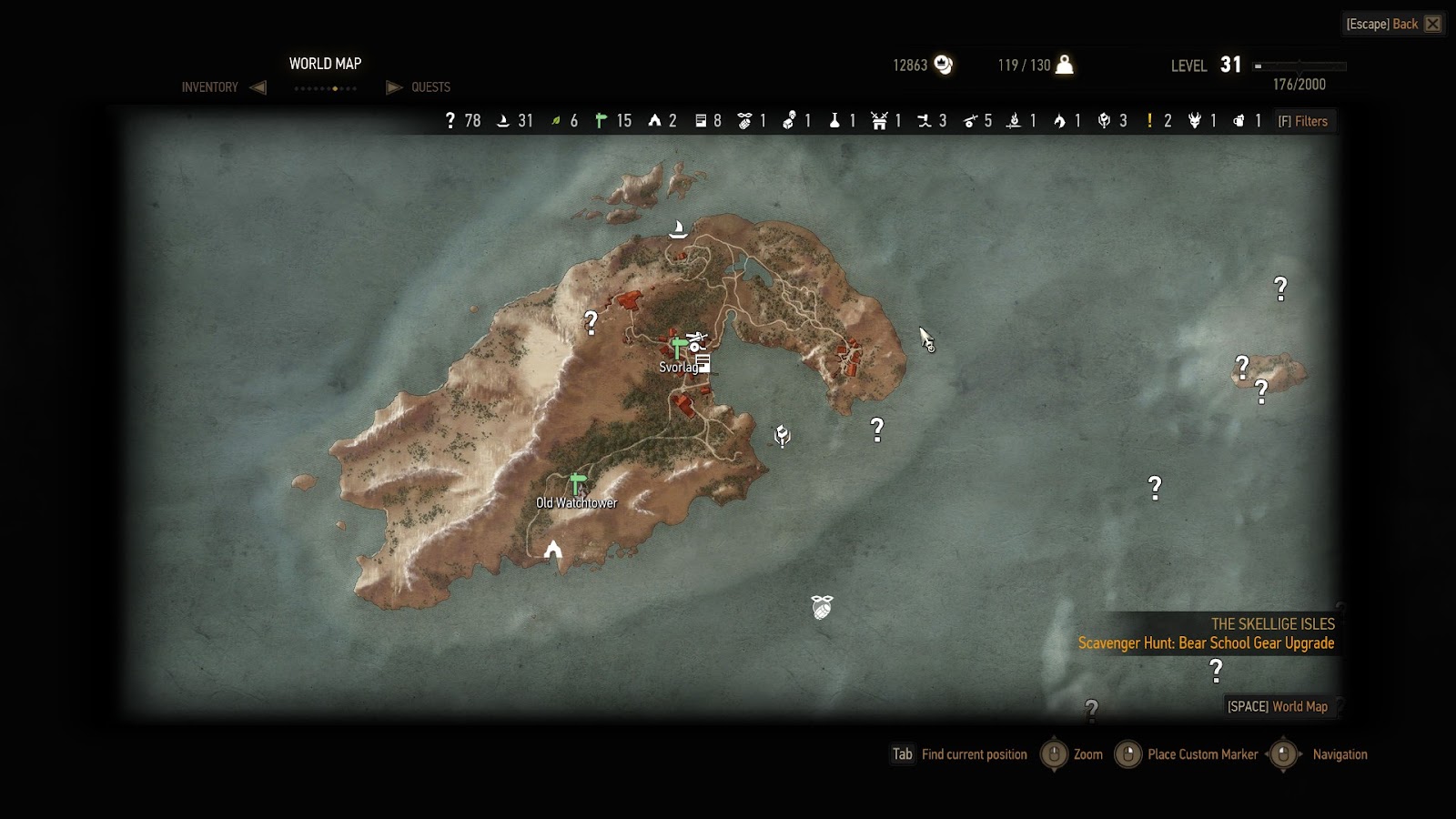Toggle the cave entrance filter showing 2
Screen dimensions: 1456x819
pos(662,121)
